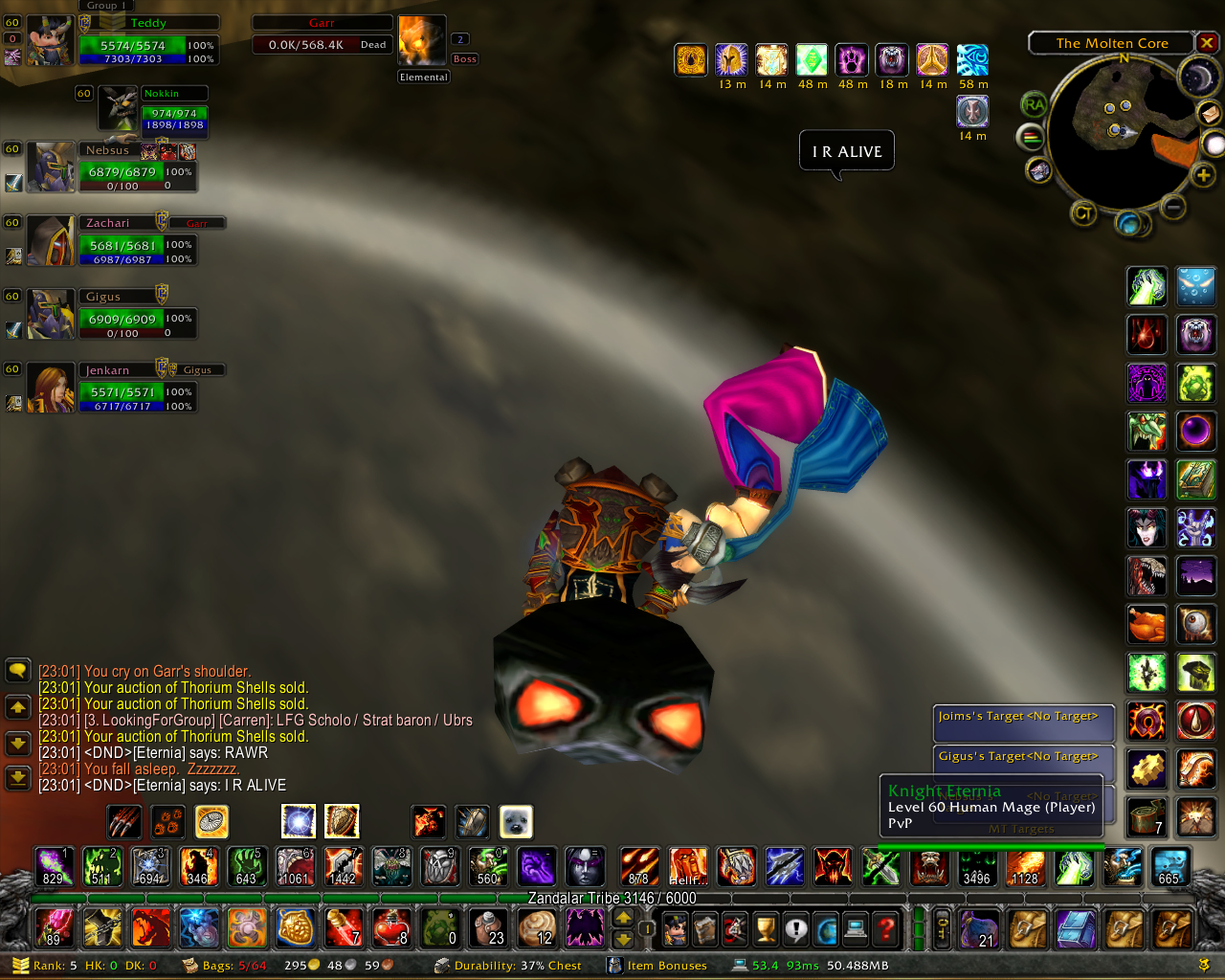Screen dimensions: 1225x980
Task: Close the minimap with the red X button
Action: click(1207, 43)
